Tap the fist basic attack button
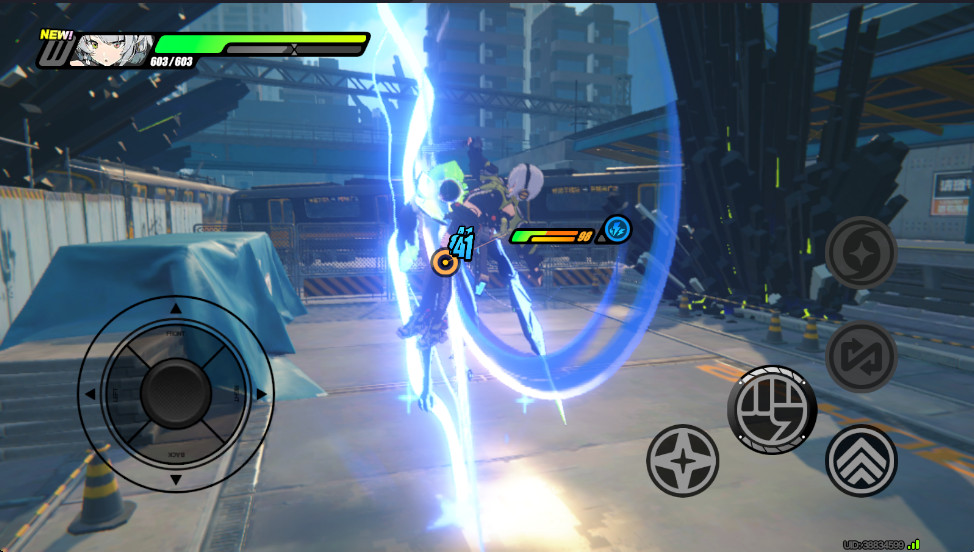The height and width of the screenshot is (552, 974). coord(771,409)
